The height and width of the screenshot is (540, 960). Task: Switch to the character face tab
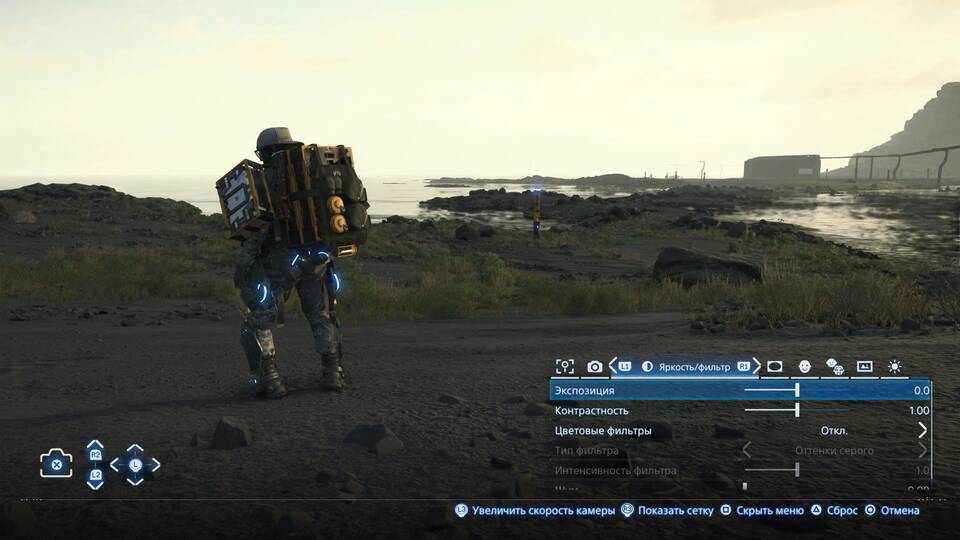point(804,367)
